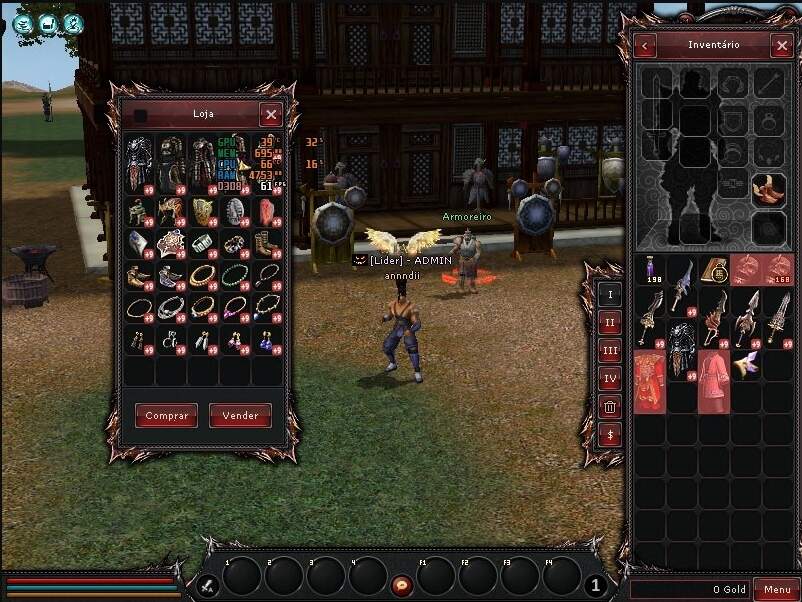Click the hotbar page number 1 button
Image resolution: width=802 pixels, height=602 pixels.
point(595,586)
